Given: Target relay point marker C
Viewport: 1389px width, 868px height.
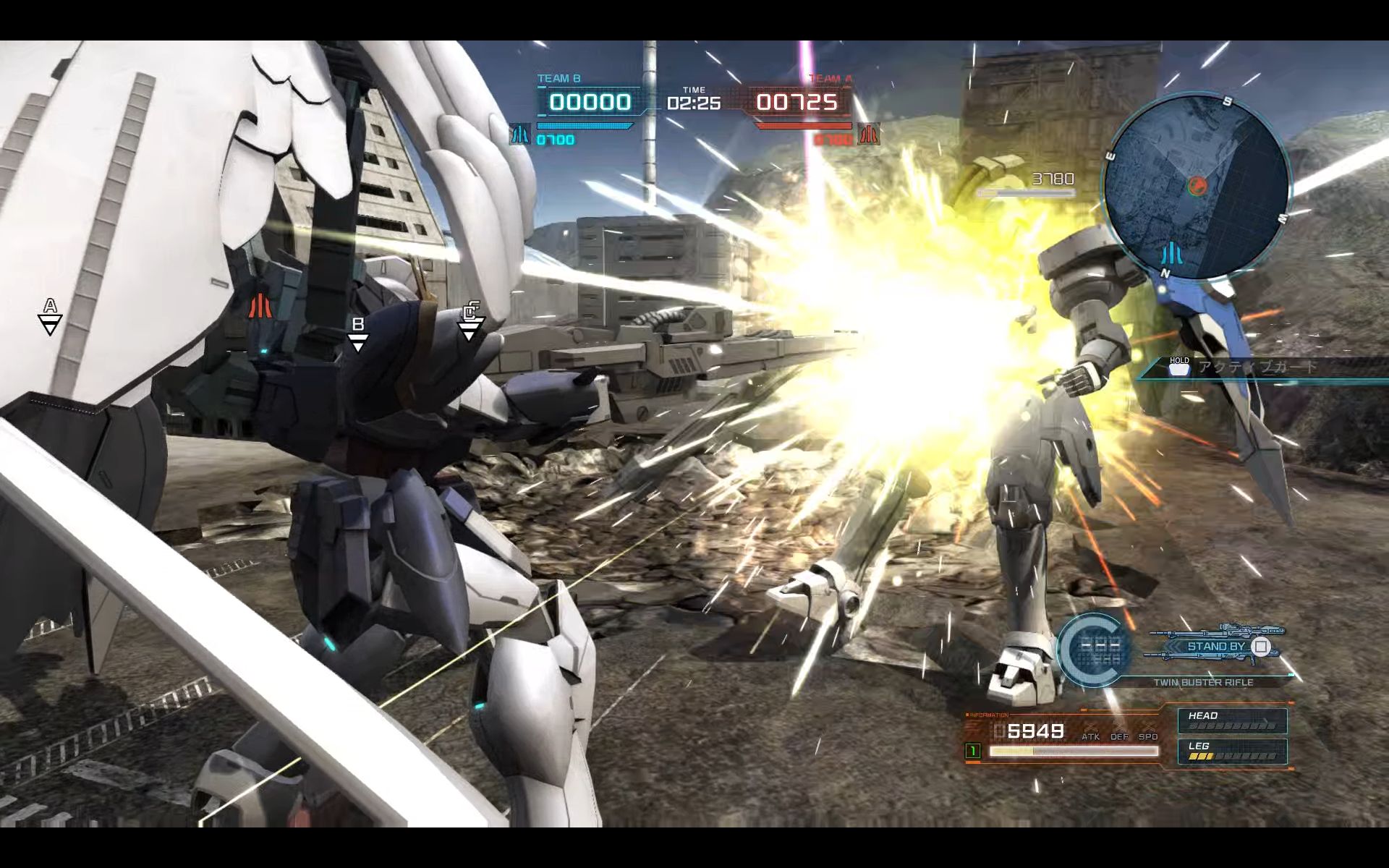Looking at the screenshot, I should coord(470,322).
